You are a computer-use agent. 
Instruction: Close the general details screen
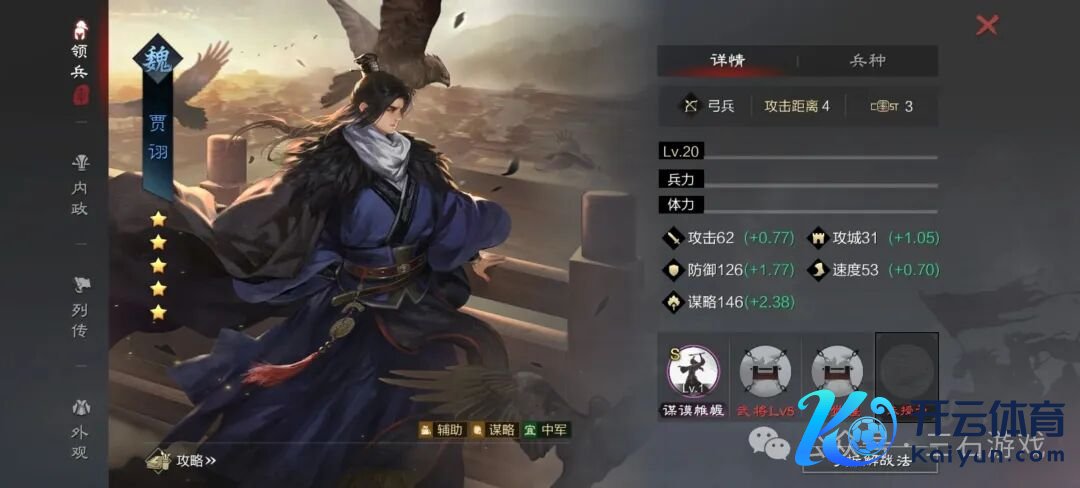coord(987,25)
